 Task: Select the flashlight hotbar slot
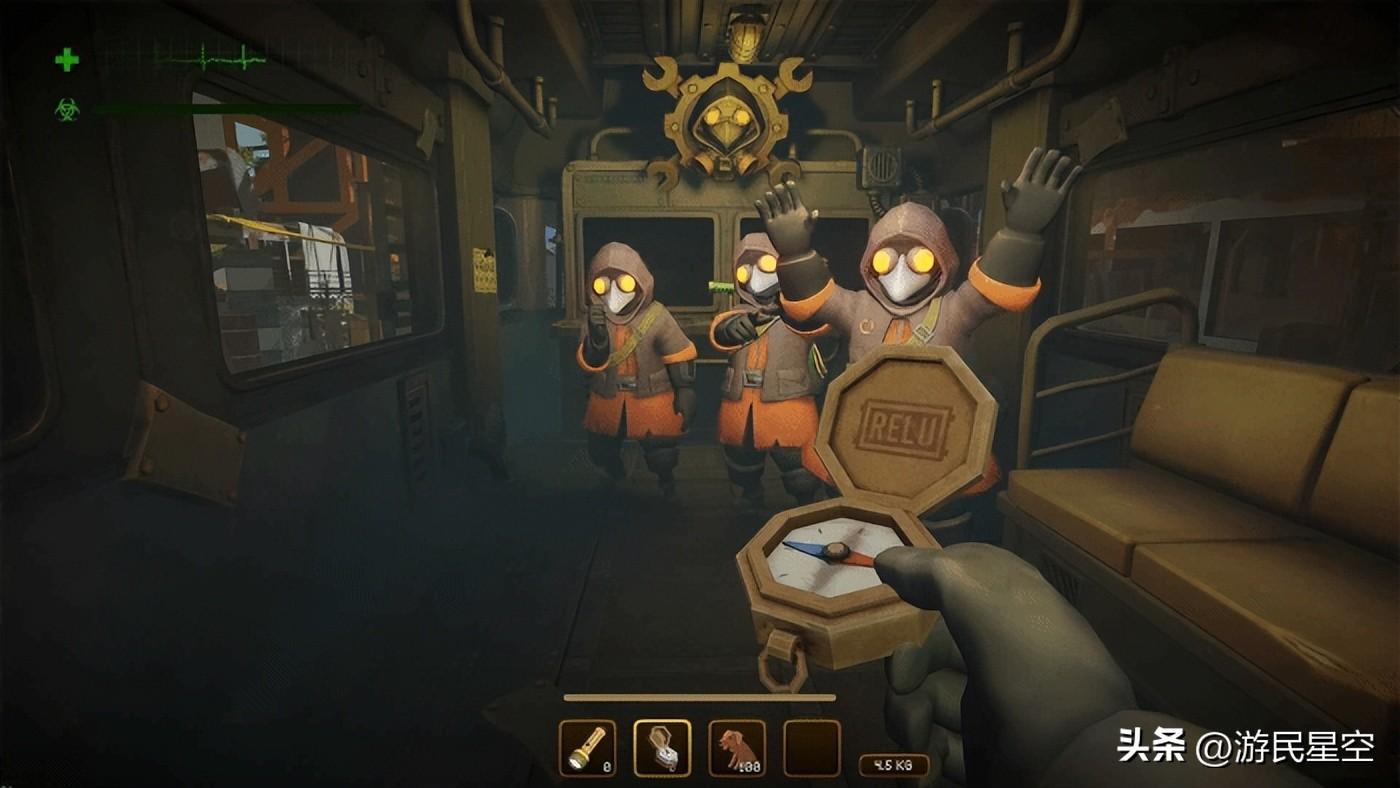pos(587,748)
